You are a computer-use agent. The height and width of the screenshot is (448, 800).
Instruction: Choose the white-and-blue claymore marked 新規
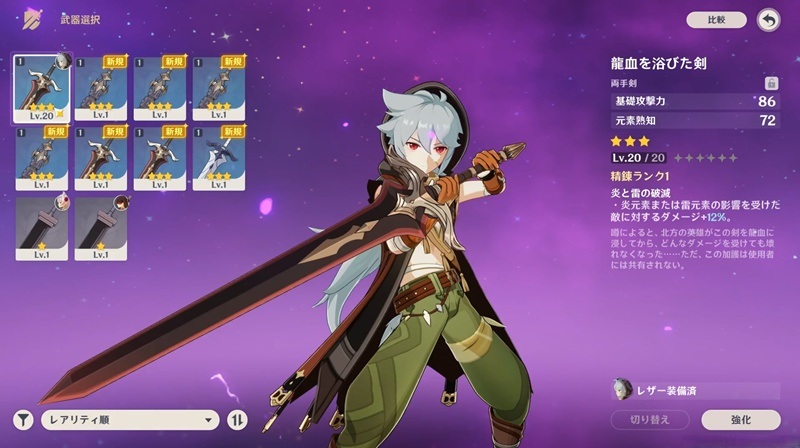pyautogui.click(x=220, y=158)
